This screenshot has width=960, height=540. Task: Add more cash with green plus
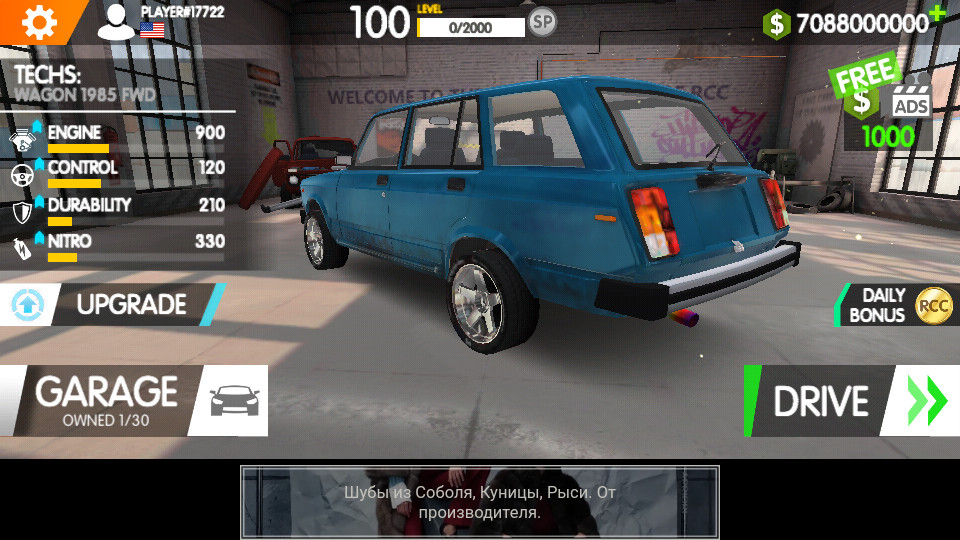point(936,13)
